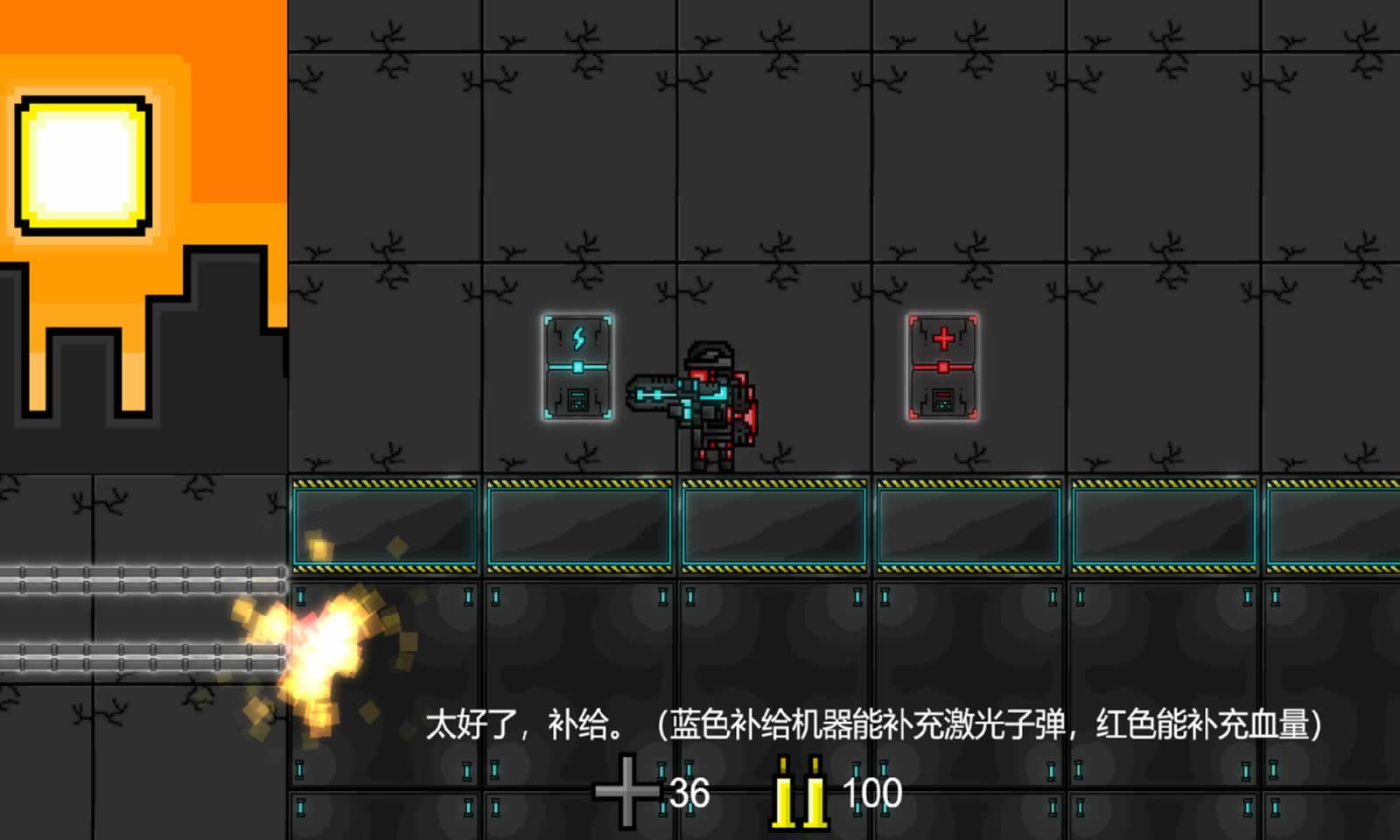Click the red health supply machine

(943, 367)
